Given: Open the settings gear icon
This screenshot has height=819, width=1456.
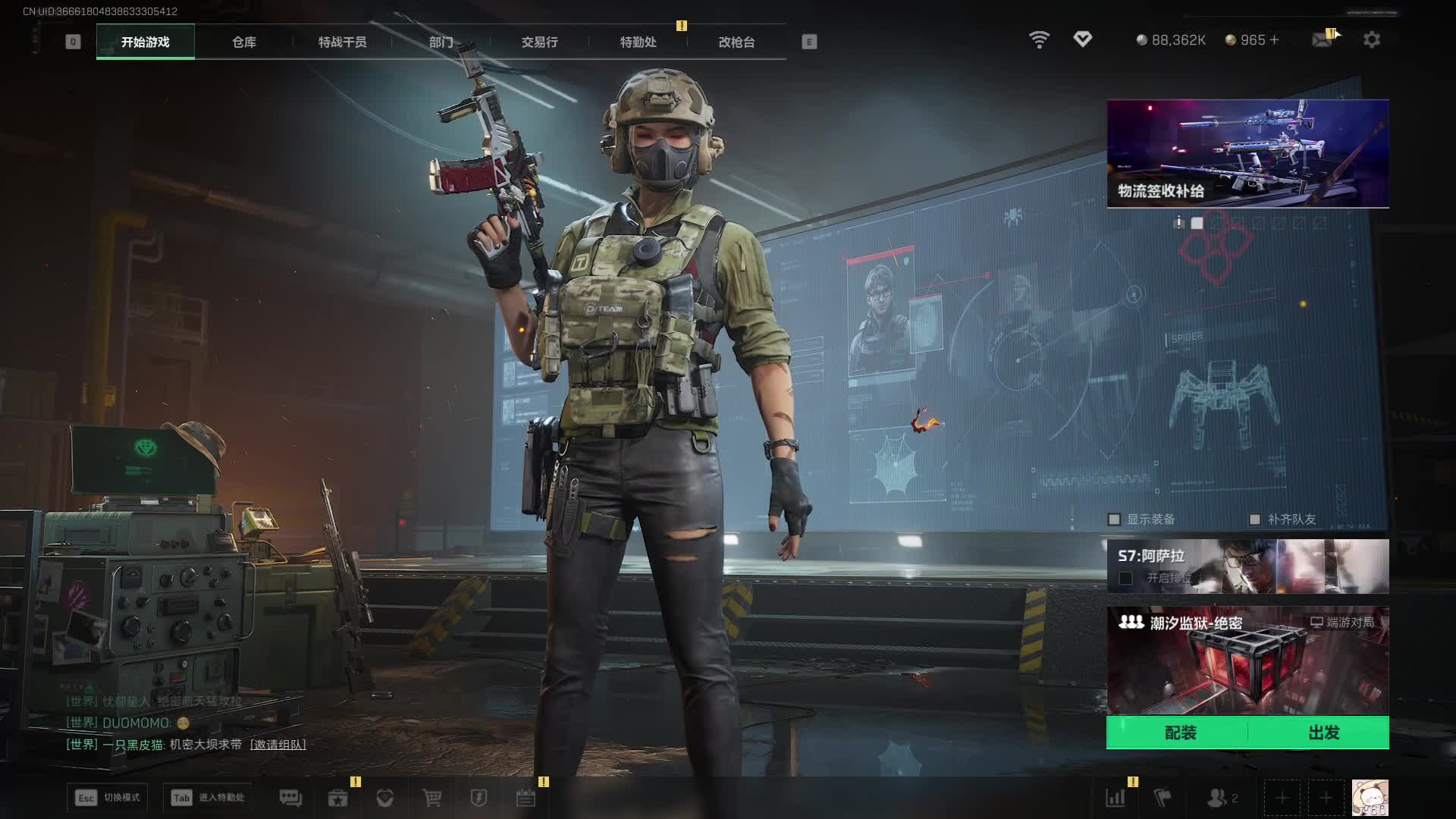Looking at the screenshot, I should tap(1371, 39).
